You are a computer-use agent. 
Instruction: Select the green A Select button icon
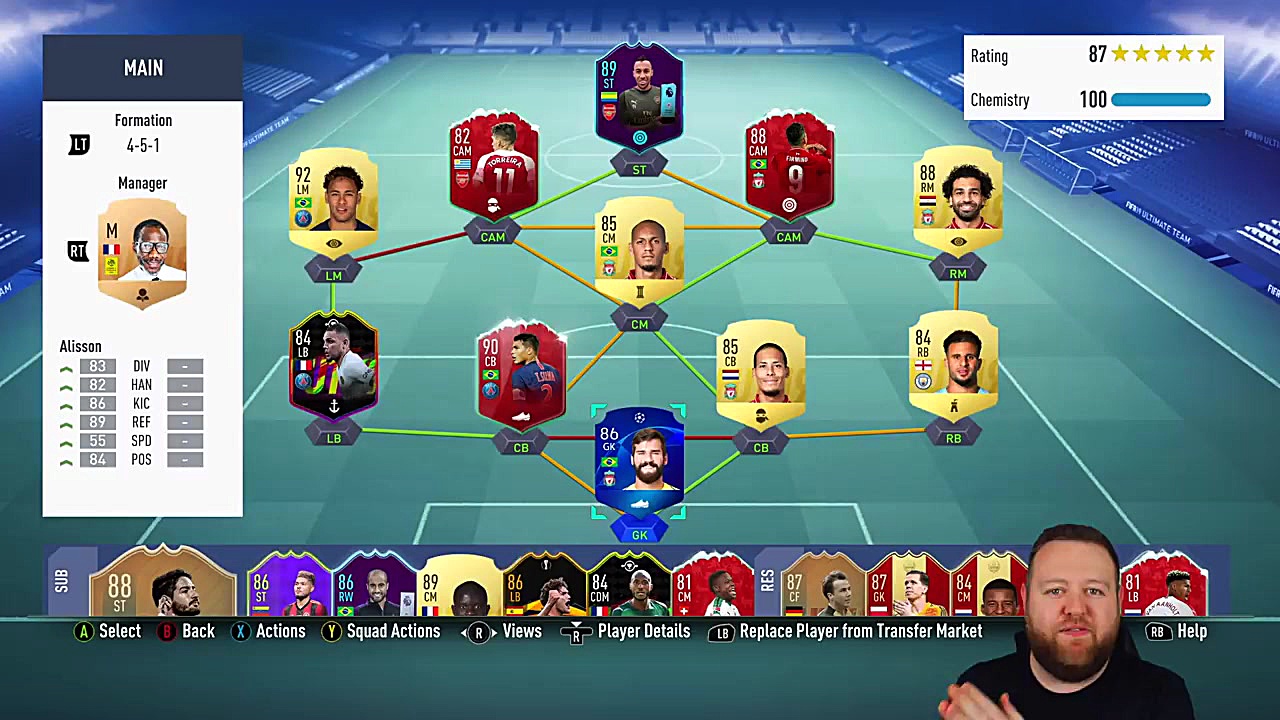(x=84, y=631)
